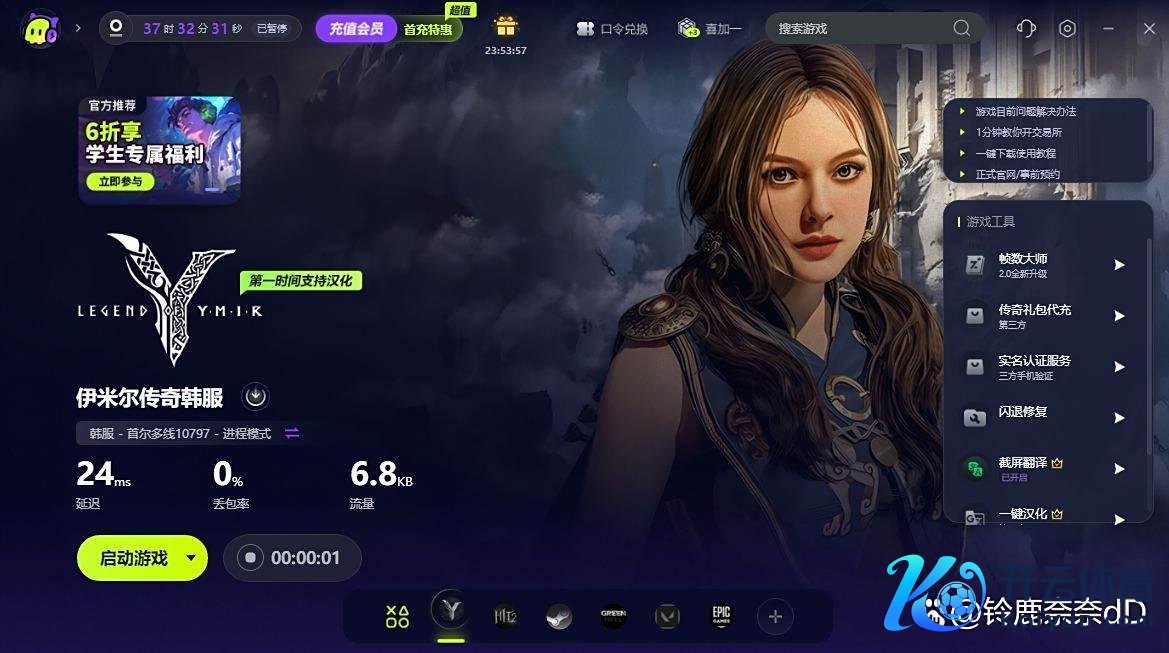The image size is (1169, 653).
Task: Open the 学生专属福利 promo banner
Action: tap(159, 149)
